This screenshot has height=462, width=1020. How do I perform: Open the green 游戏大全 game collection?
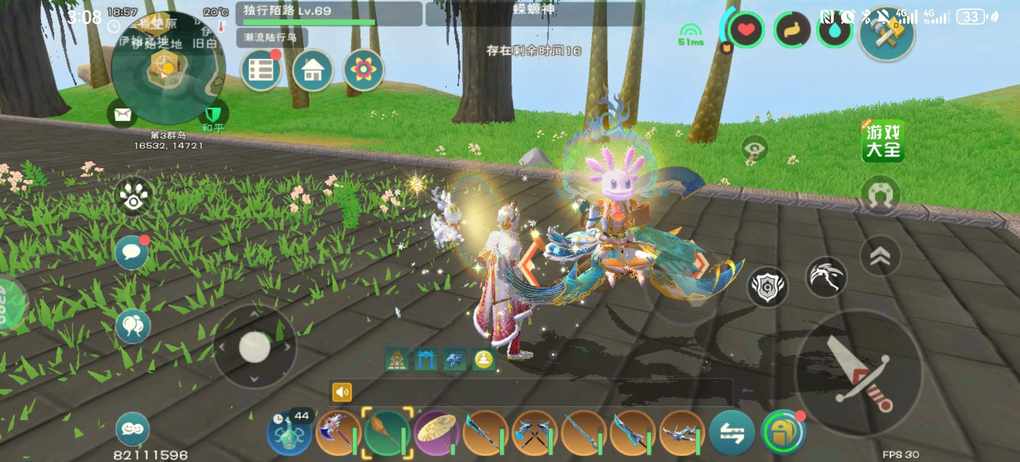point(884,142)
